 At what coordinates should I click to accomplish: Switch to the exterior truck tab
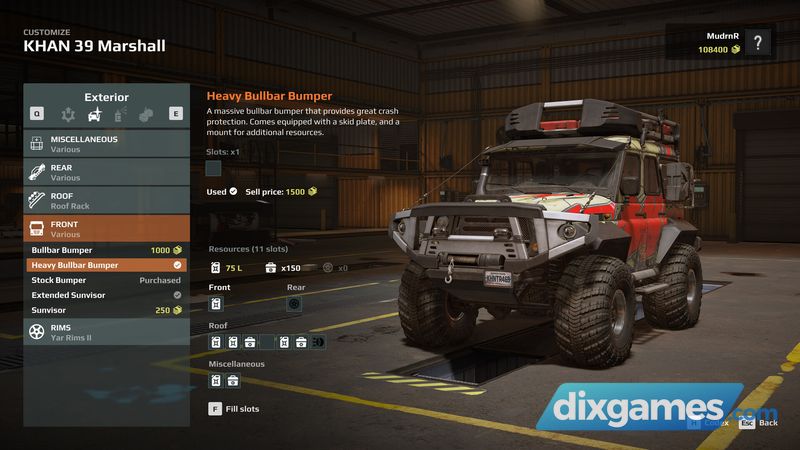click(94, 115)
